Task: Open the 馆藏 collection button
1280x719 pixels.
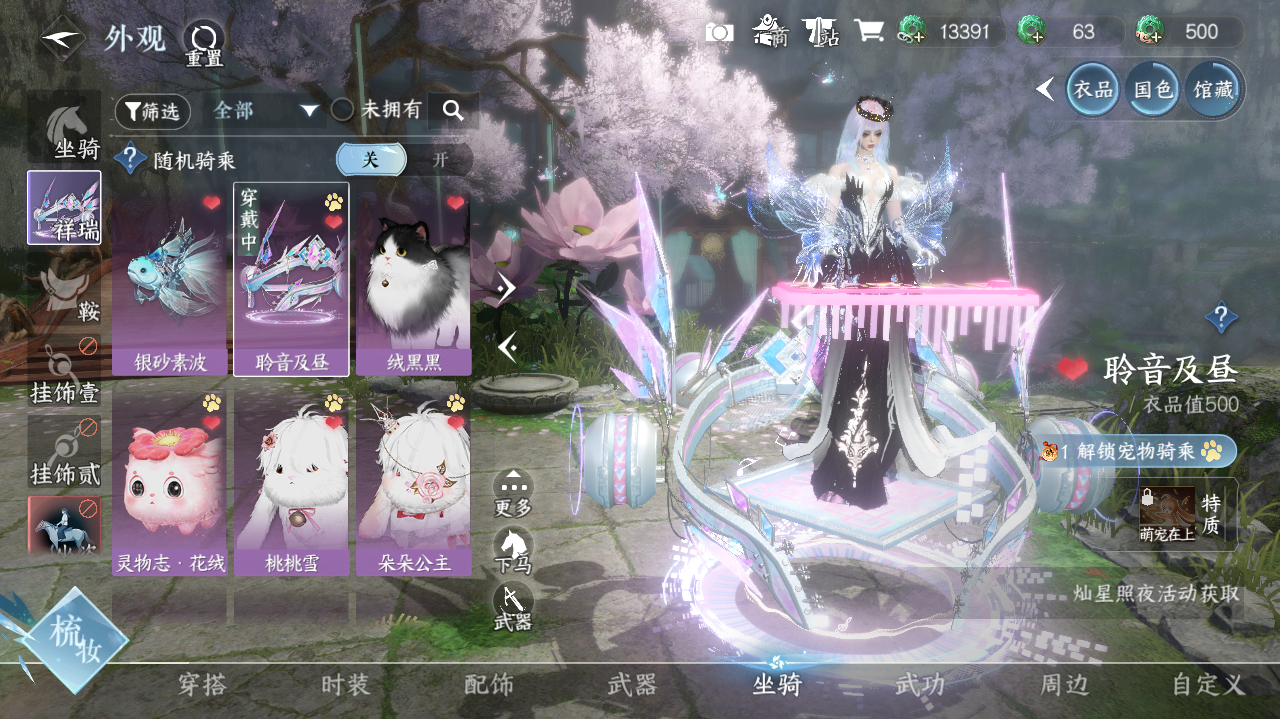Action: pyautogui.click(x=1212, y=90)
